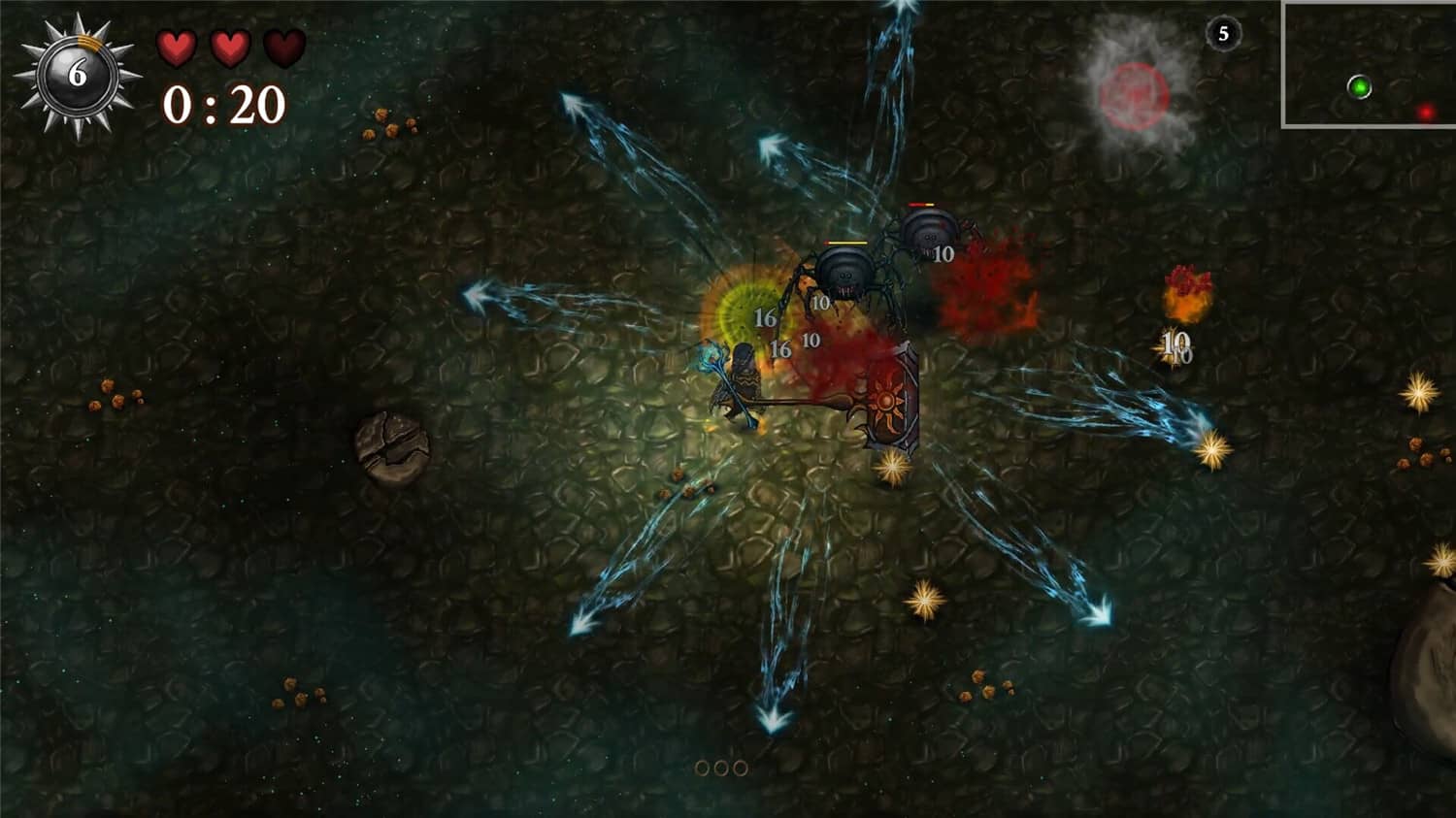The image size is (1456, 818).
Task: Click the third ring slot at the bottom
Action: (739, 768)
